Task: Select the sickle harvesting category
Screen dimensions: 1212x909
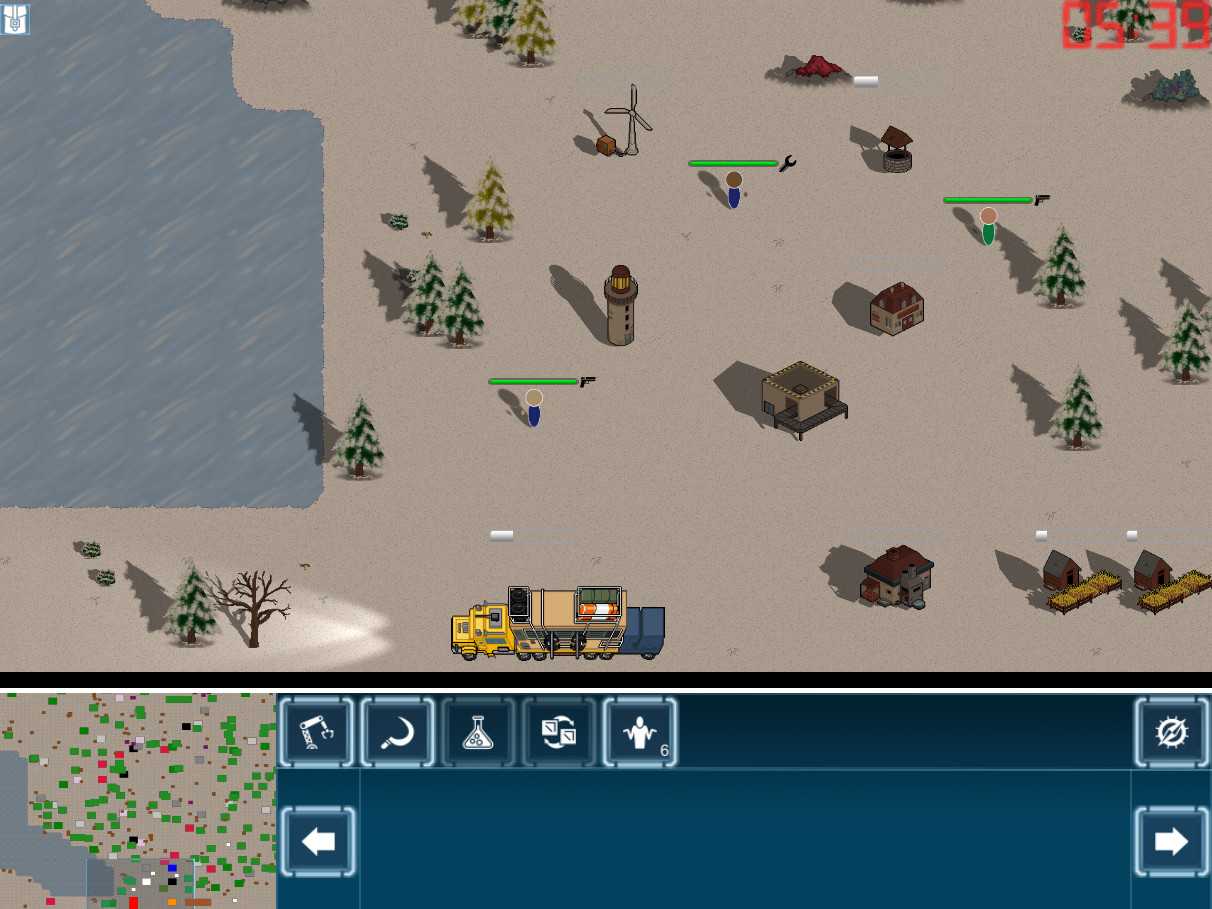Action: (x=397, y=733)
